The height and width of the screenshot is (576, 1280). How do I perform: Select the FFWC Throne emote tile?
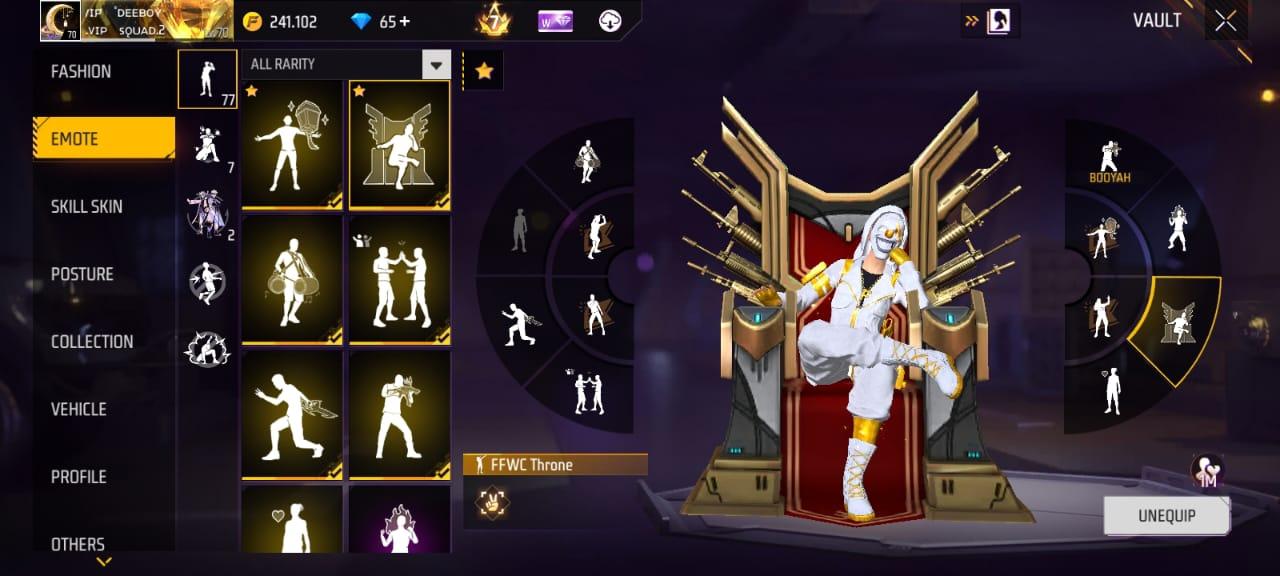pyautogui.click(x=399, y=145)
